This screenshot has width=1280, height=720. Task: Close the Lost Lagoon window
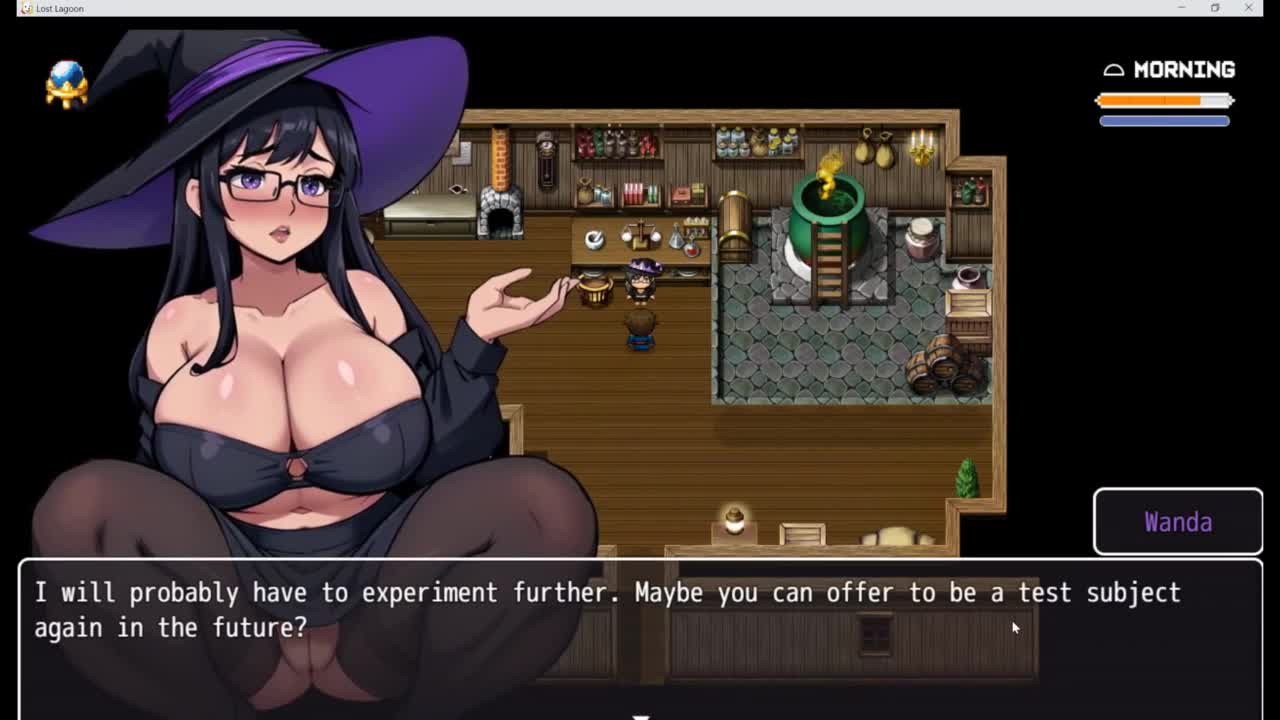[1248, 8]
